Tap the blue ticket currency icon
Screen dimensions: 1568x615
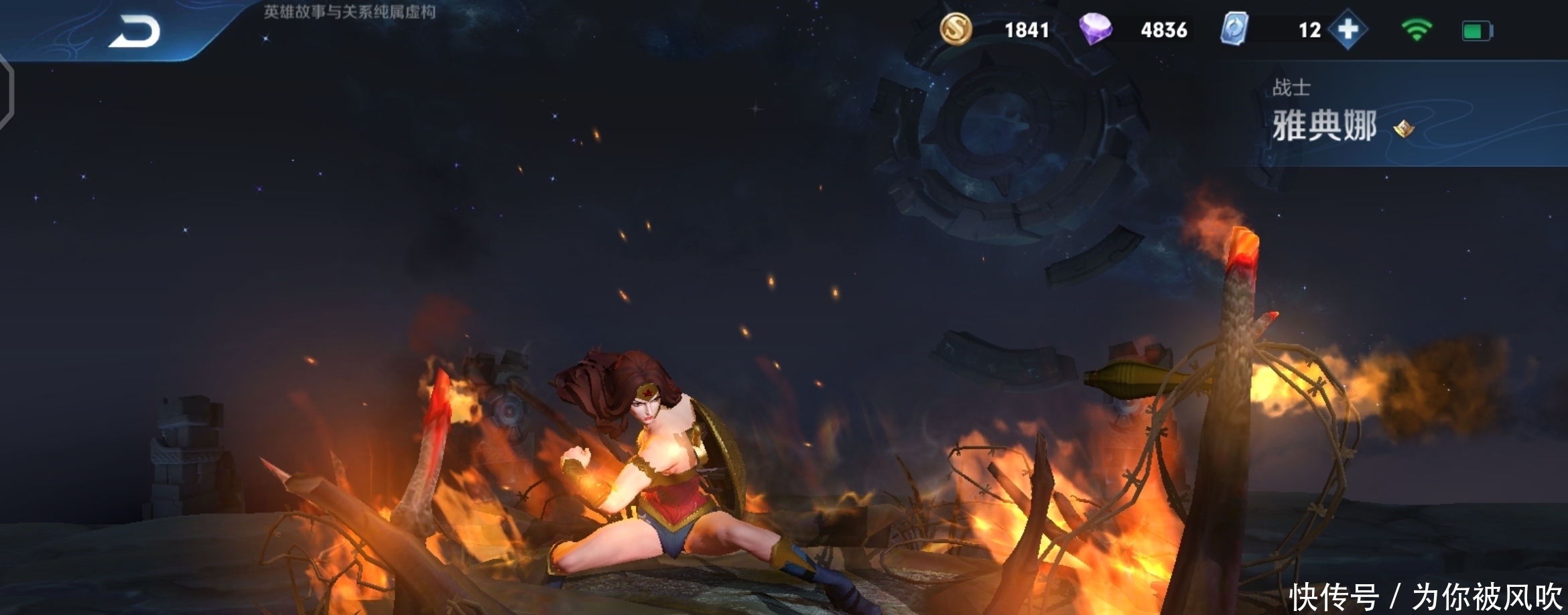pyautogui.click(x=1234, y=29)
